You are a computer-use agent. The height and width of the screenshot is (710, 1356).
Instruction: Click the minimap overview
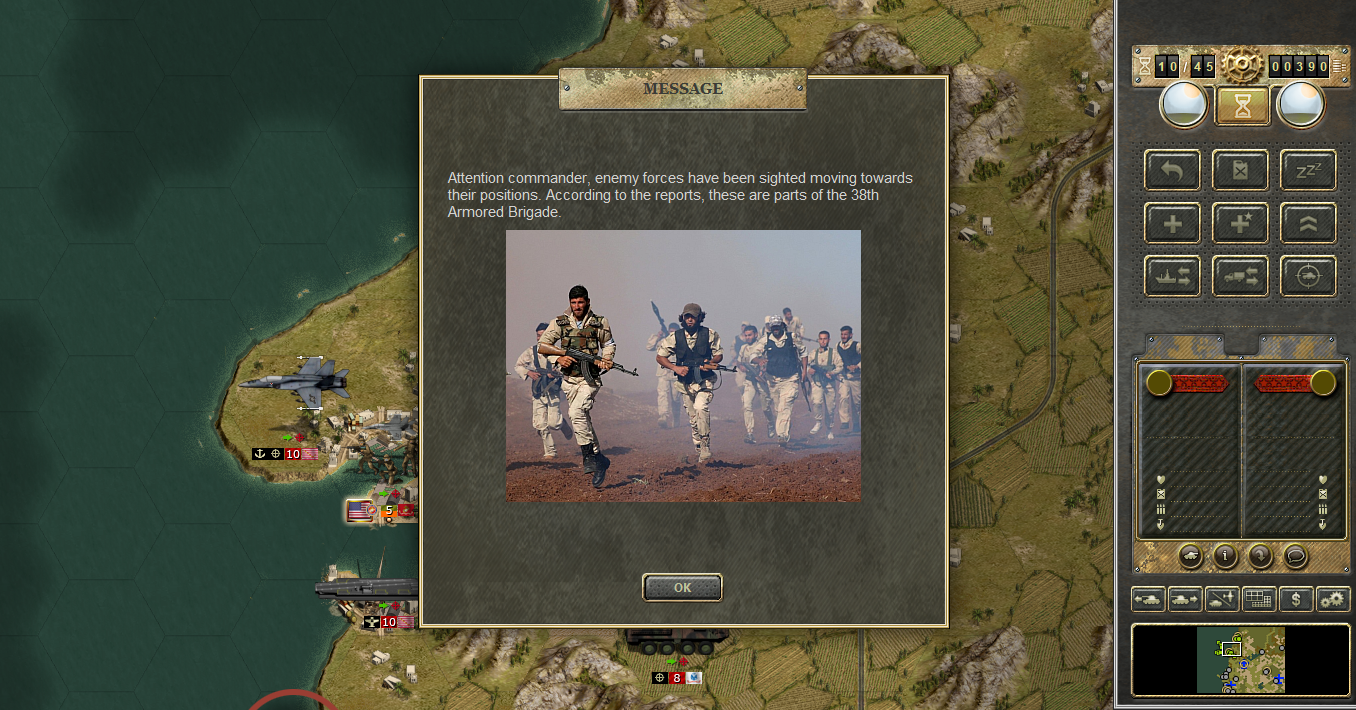(x=1240, y=660)
